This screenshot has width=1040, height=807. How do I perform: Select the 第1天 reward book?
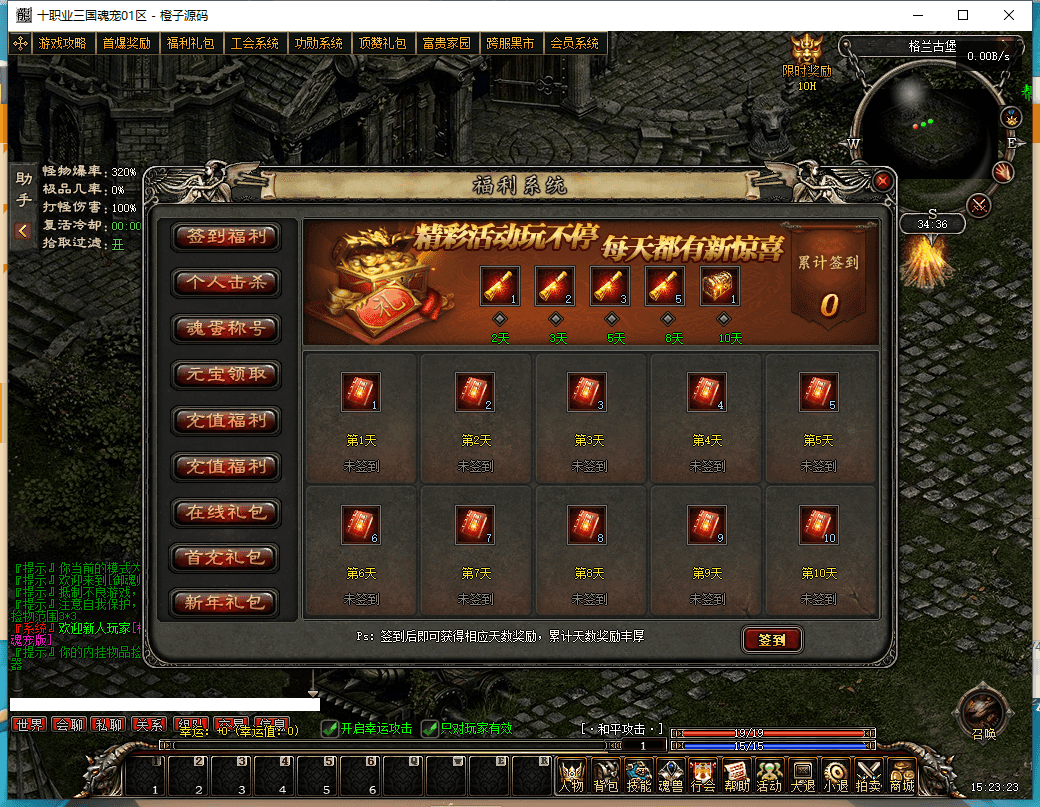[360, 392]
